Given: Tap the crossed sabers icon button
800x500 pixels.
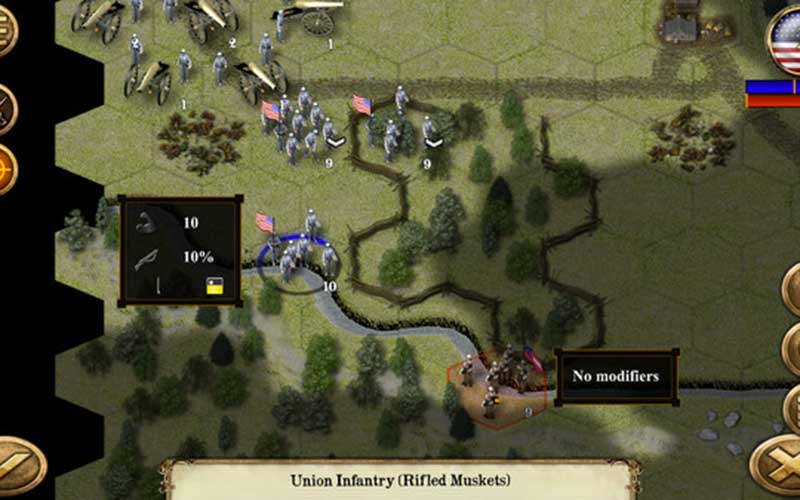Looking at the screenshot, I should pyautogui.click(x=5, y=107).
